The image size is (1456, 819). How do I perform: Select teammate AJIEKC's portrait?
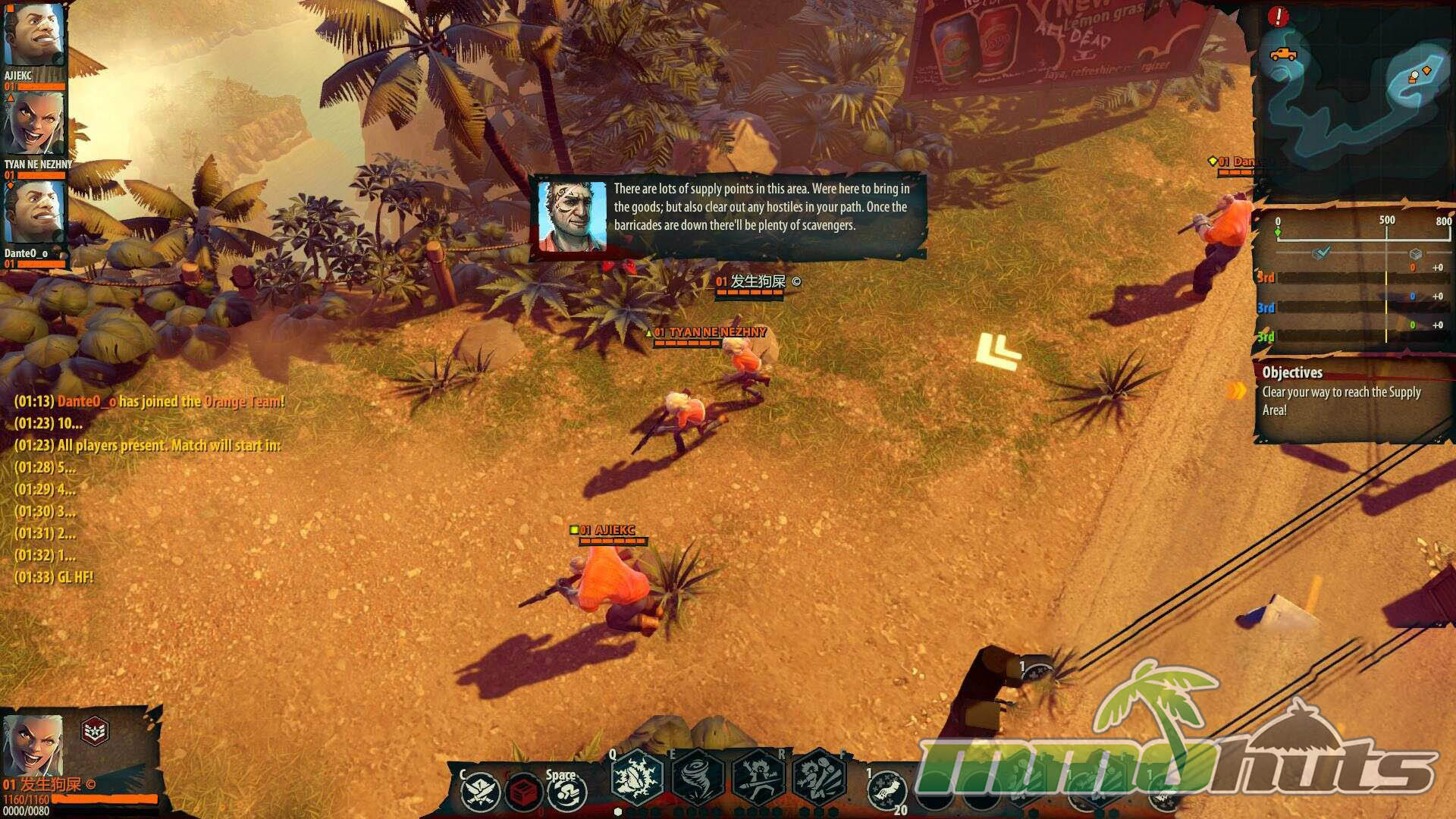tap(33, 36)
